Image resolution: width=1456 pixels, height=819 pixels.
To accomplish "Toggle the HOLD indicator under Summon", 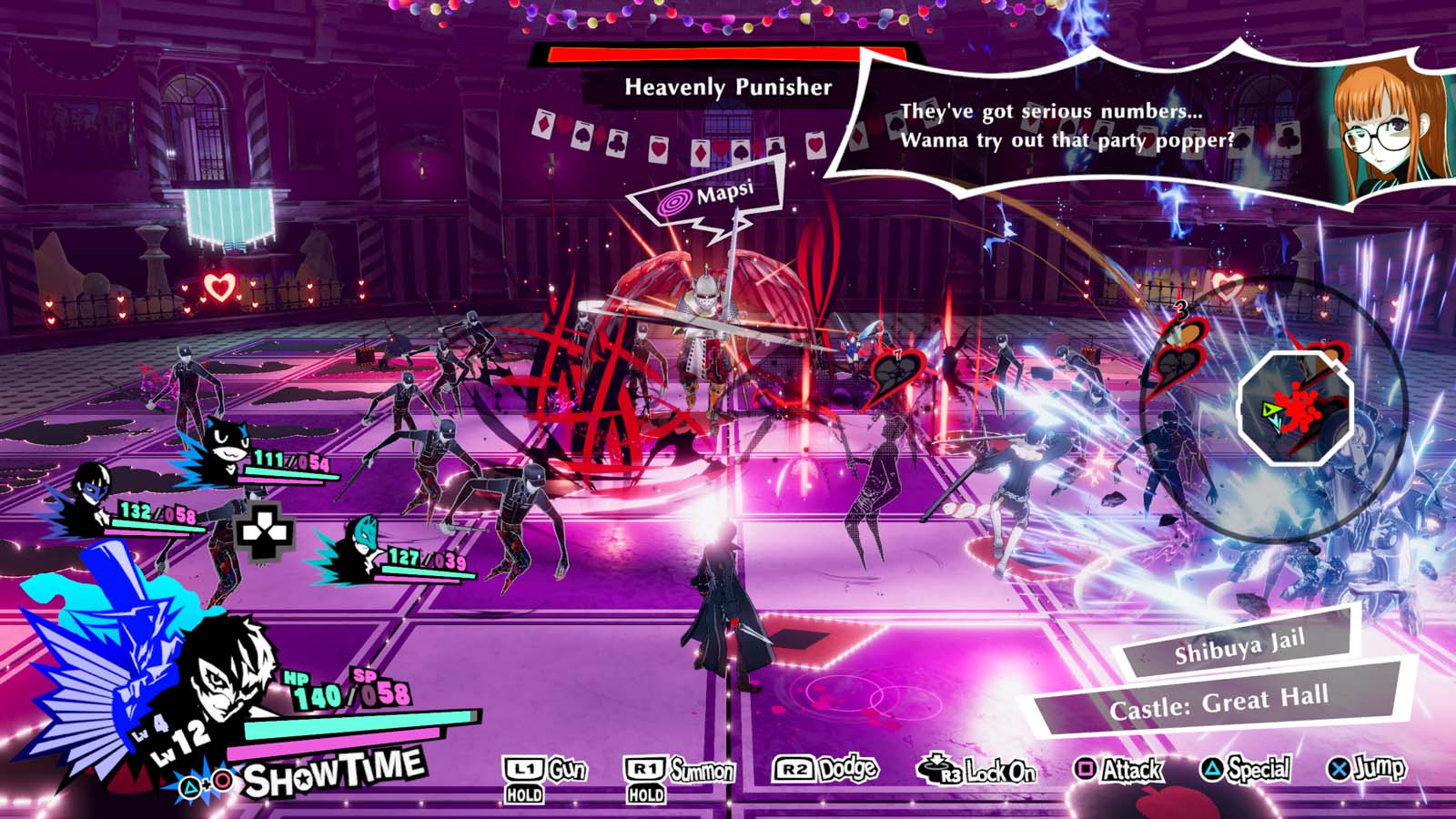I will 643,794.
